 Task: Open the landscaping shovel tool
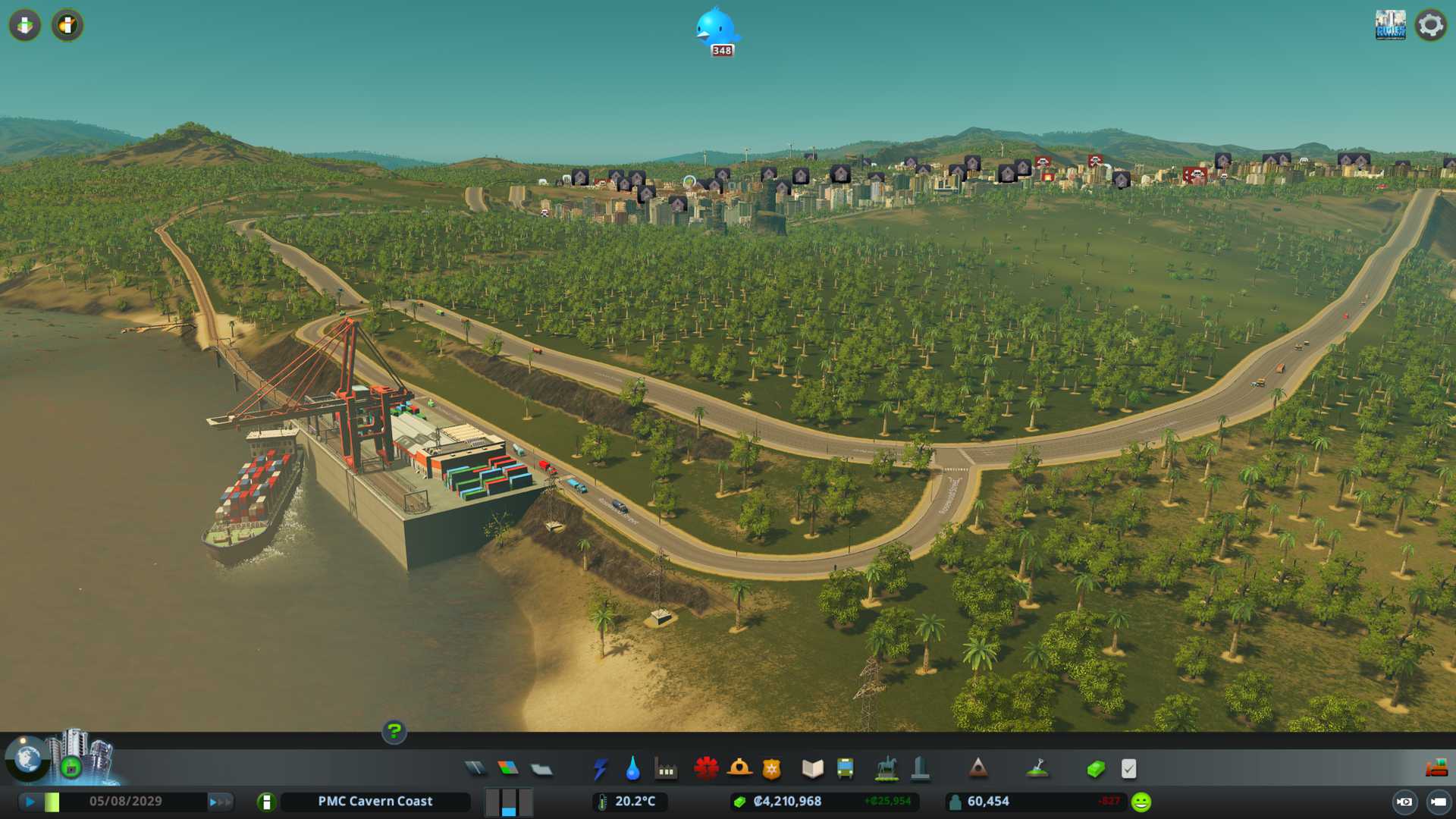1037,769
